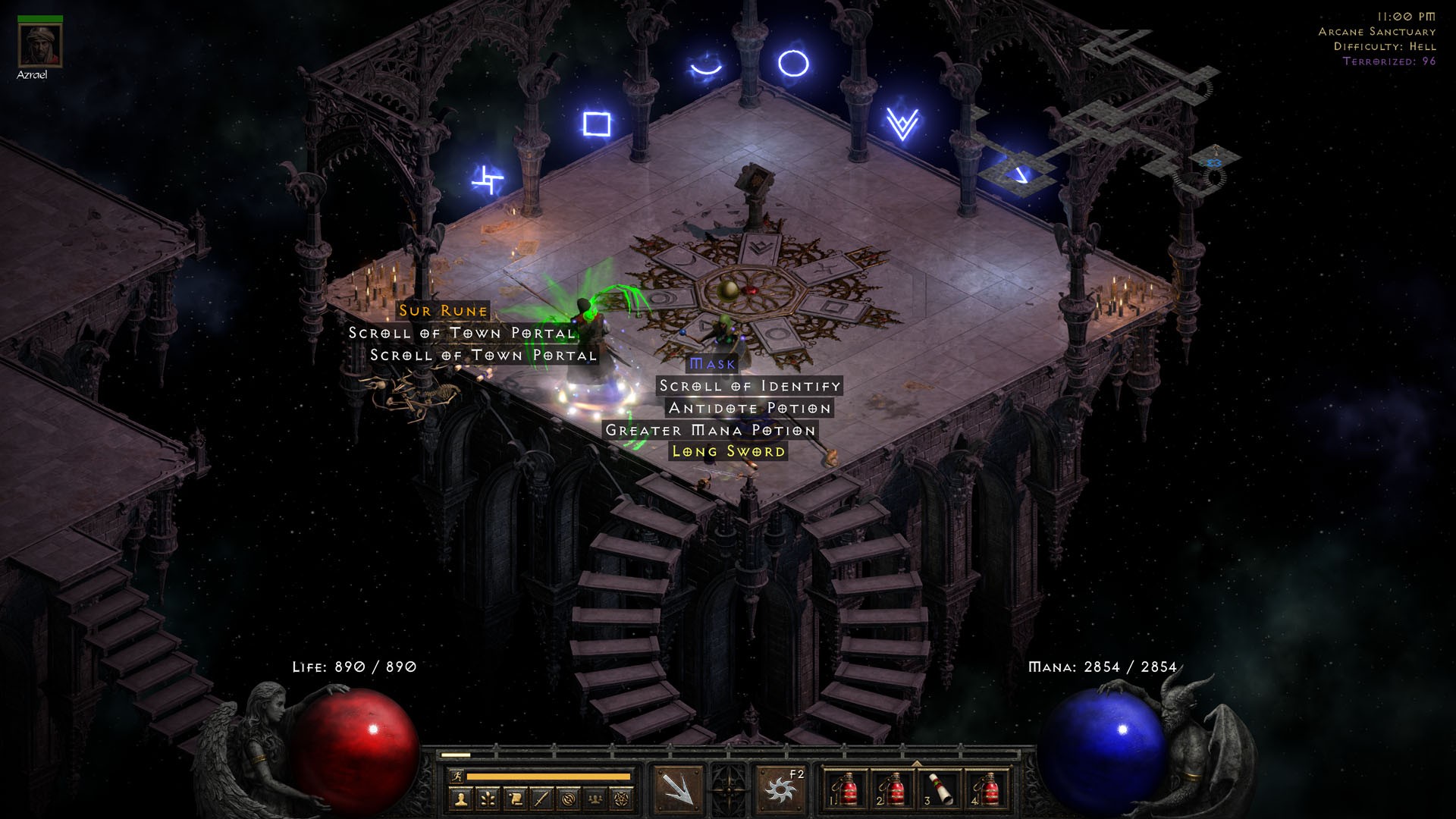The image size is (1456, 819).
Task: Pick up a Scroll of Town Portal
Action: pos(460,332)
